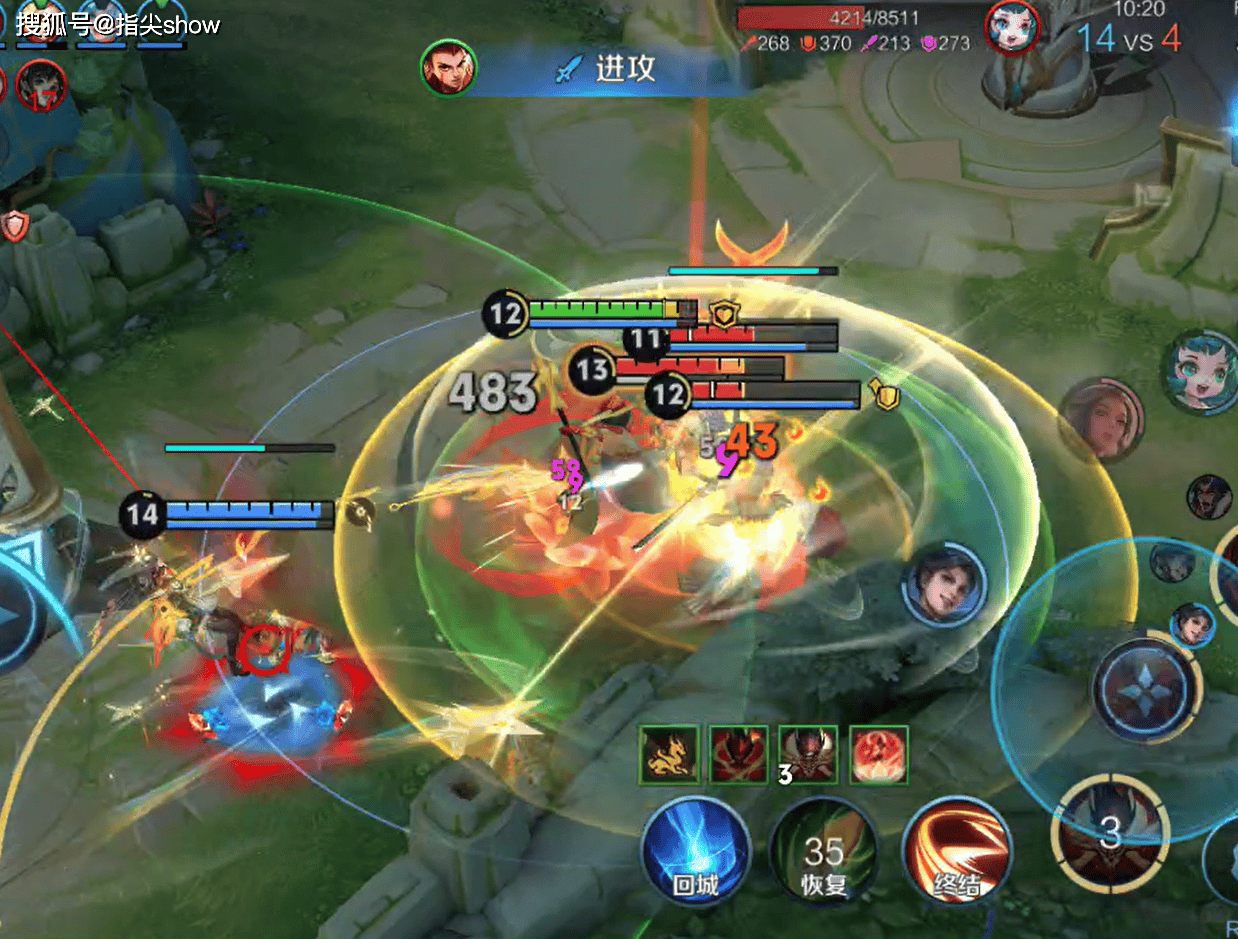Screen dimensions: 1238x939
Task: Target the large teal-haired girl portrait
Action: point(1200,371)
